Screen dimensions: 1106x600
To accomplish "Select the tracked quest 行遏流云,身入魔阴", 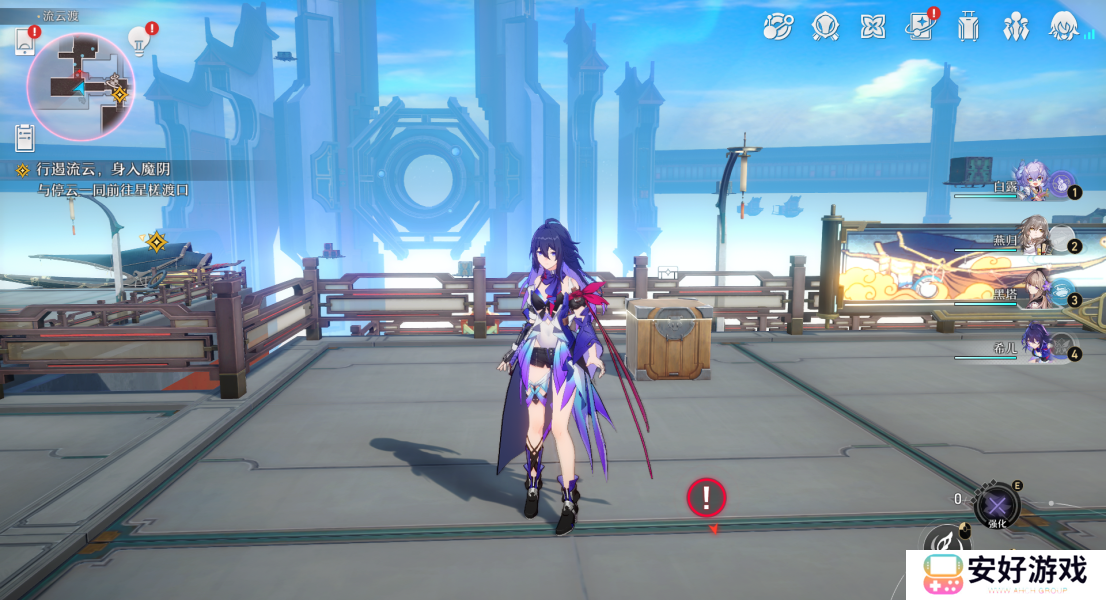I will pos(98,171).
